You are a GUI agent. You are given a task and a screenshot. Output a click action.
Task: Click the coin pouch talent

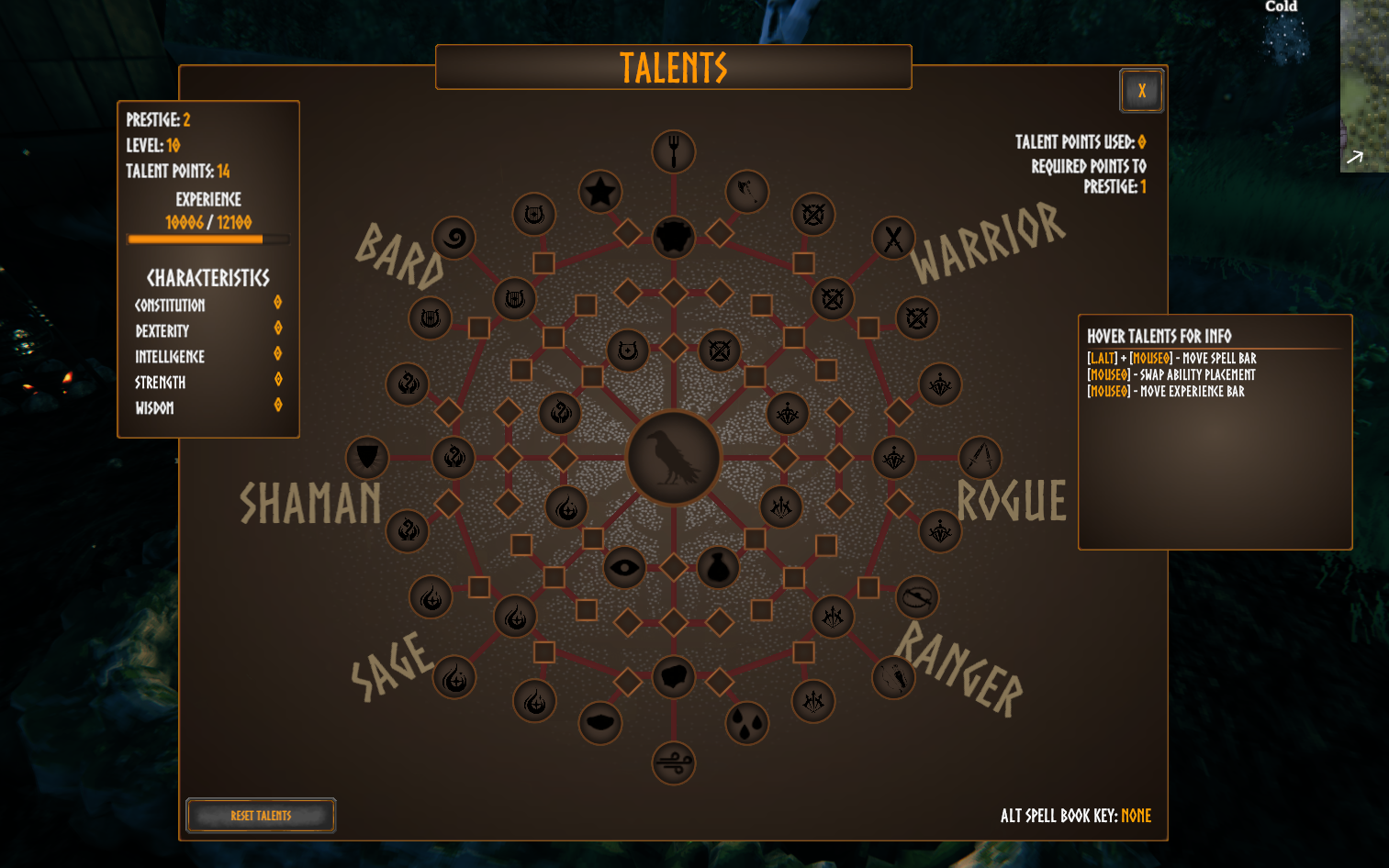coord(719,567)
